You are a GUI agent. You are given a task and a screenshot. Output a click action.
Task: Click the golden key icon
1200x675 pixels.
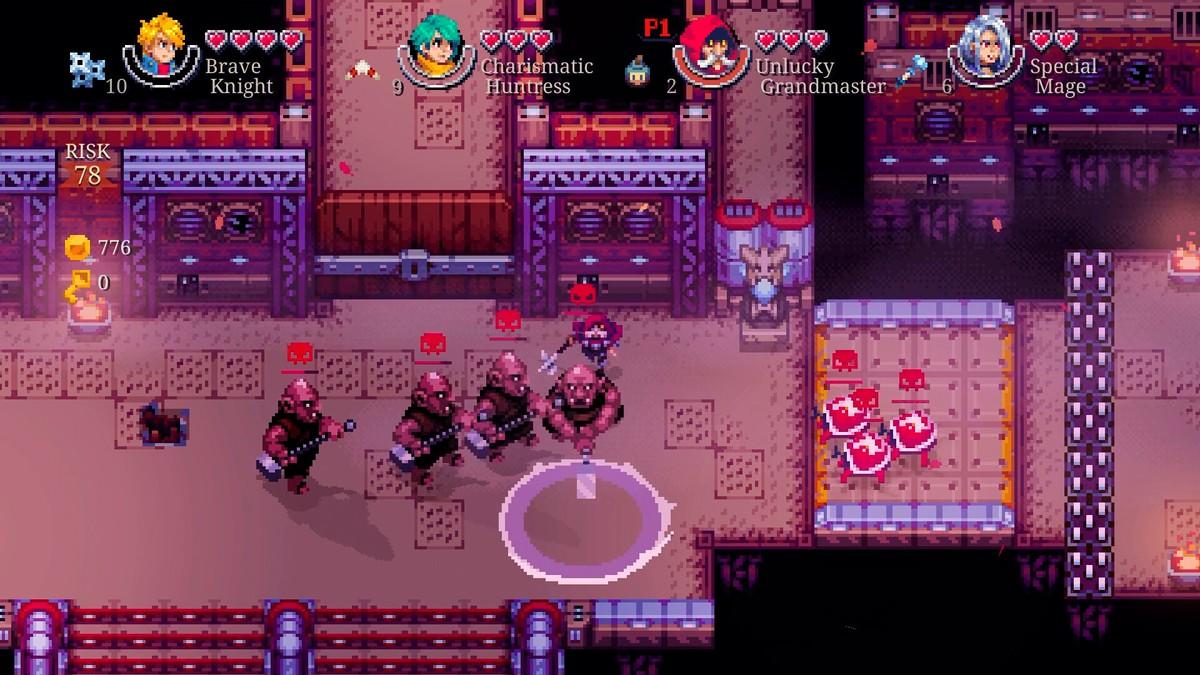78,285
